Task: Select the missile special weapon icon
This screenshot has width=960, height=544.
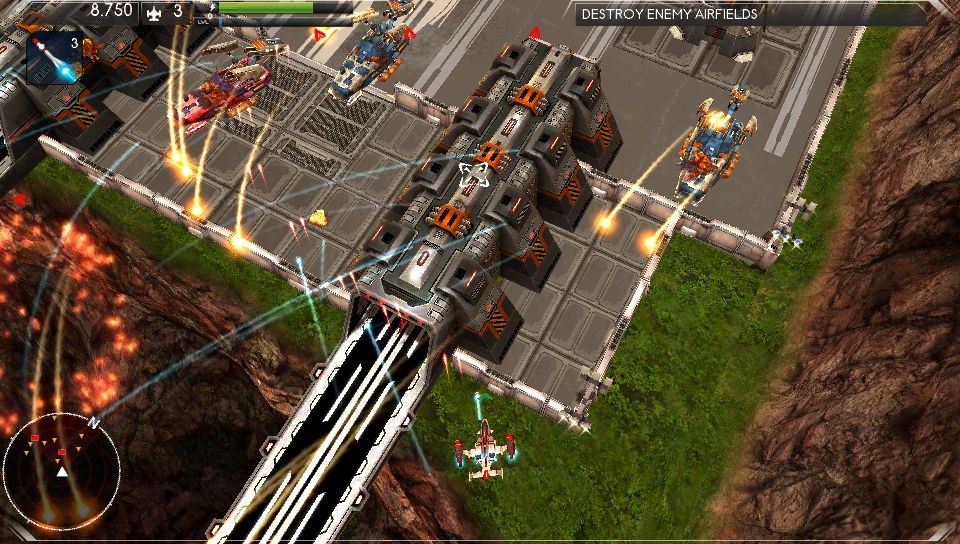Action: 56,57
